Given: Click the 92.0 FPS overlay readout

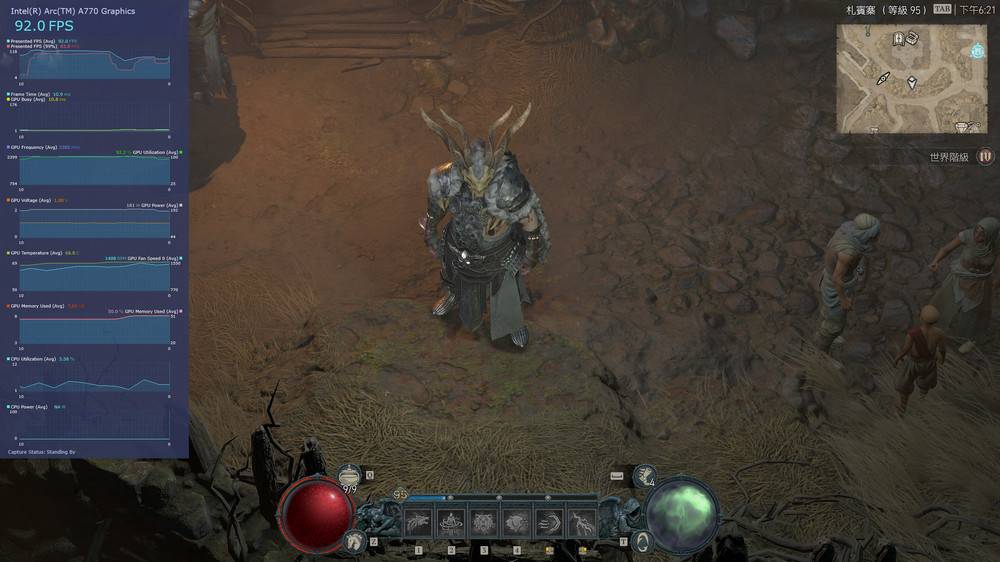Looking at the screenshot, I should pyautogui.click(x=44, y=26).
